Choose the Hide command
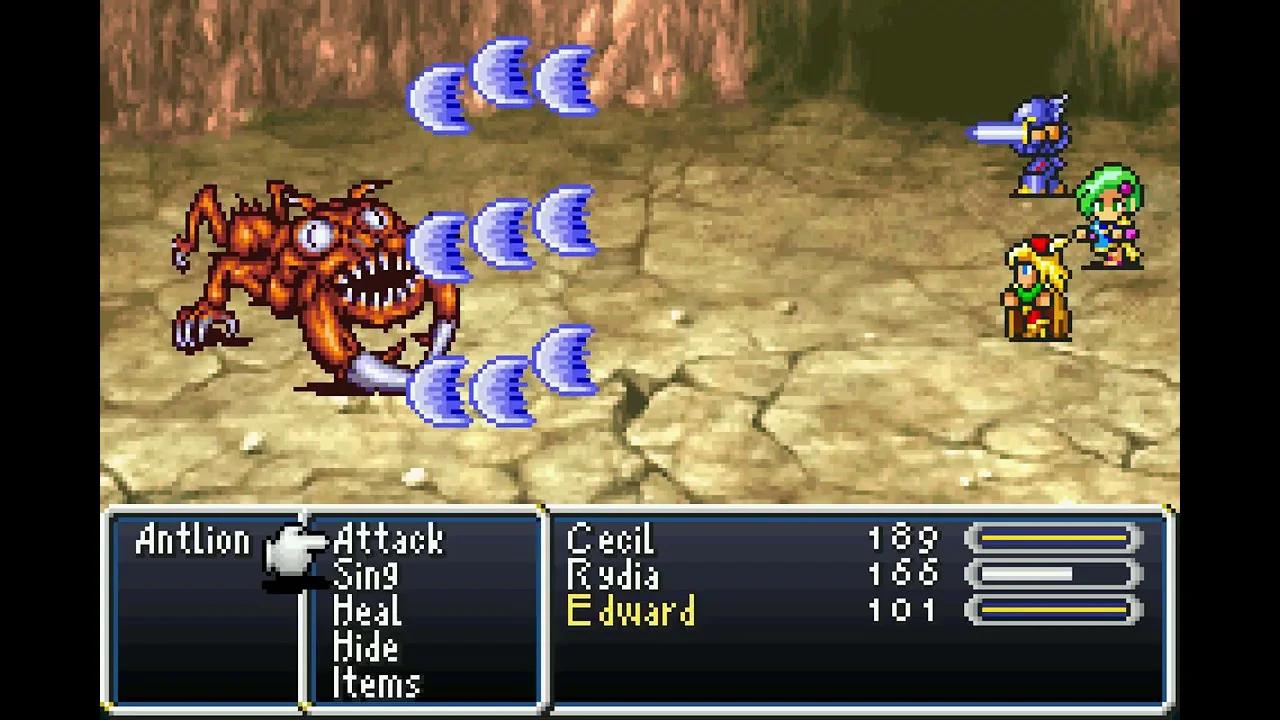Screen dimensions: 1280x720 coord(365,648)
